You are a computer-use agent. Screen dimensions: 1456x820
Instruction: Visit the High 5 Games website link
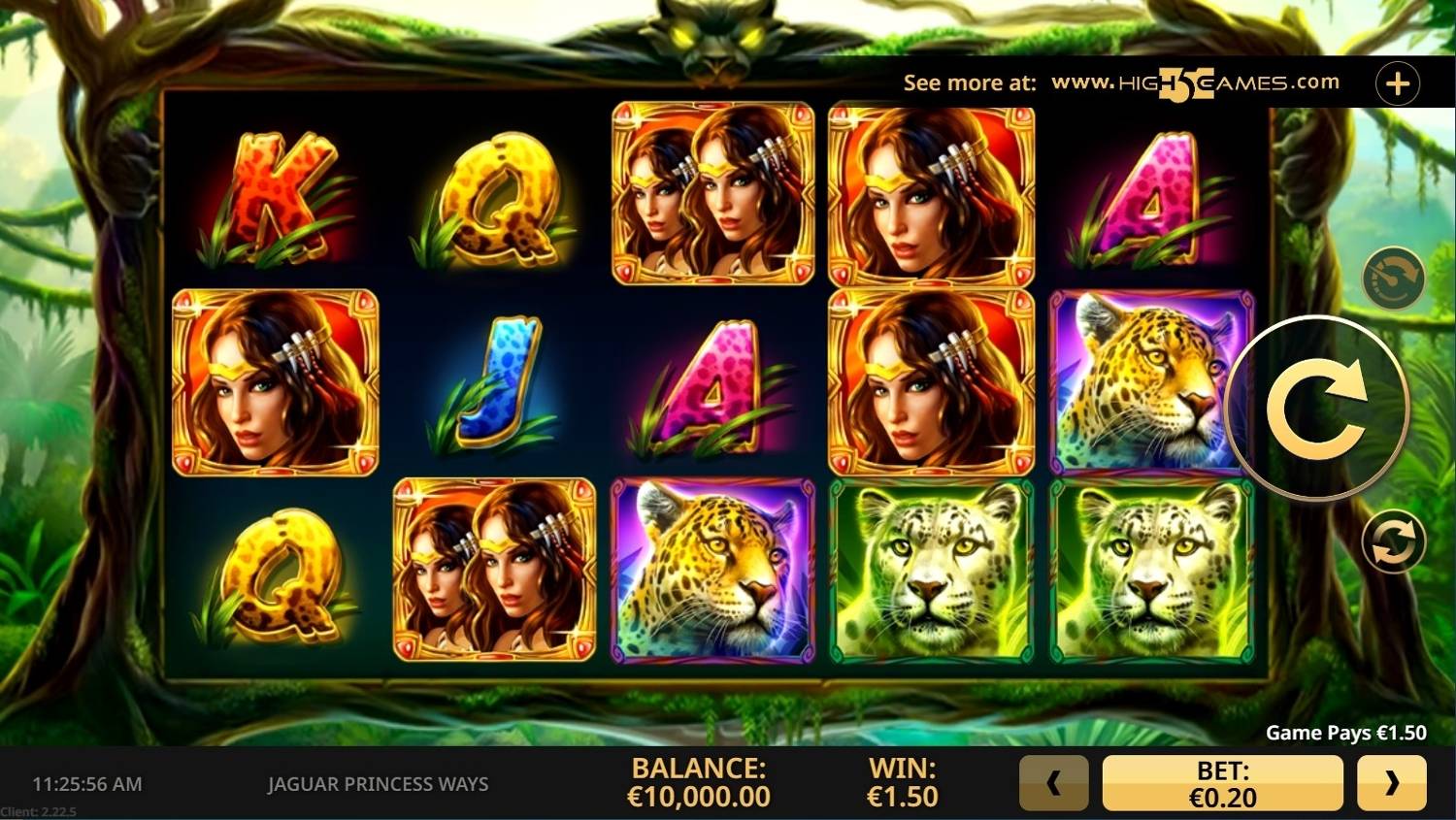tap(1195, 83)
